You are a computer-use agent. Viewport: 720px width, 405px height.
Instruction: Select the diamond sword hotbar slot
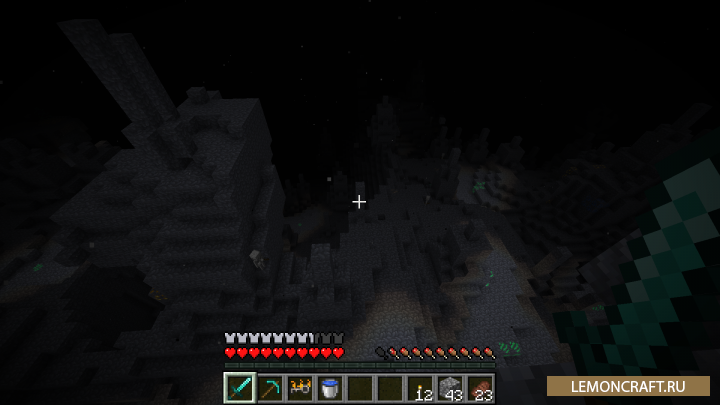tap(239, 388)
